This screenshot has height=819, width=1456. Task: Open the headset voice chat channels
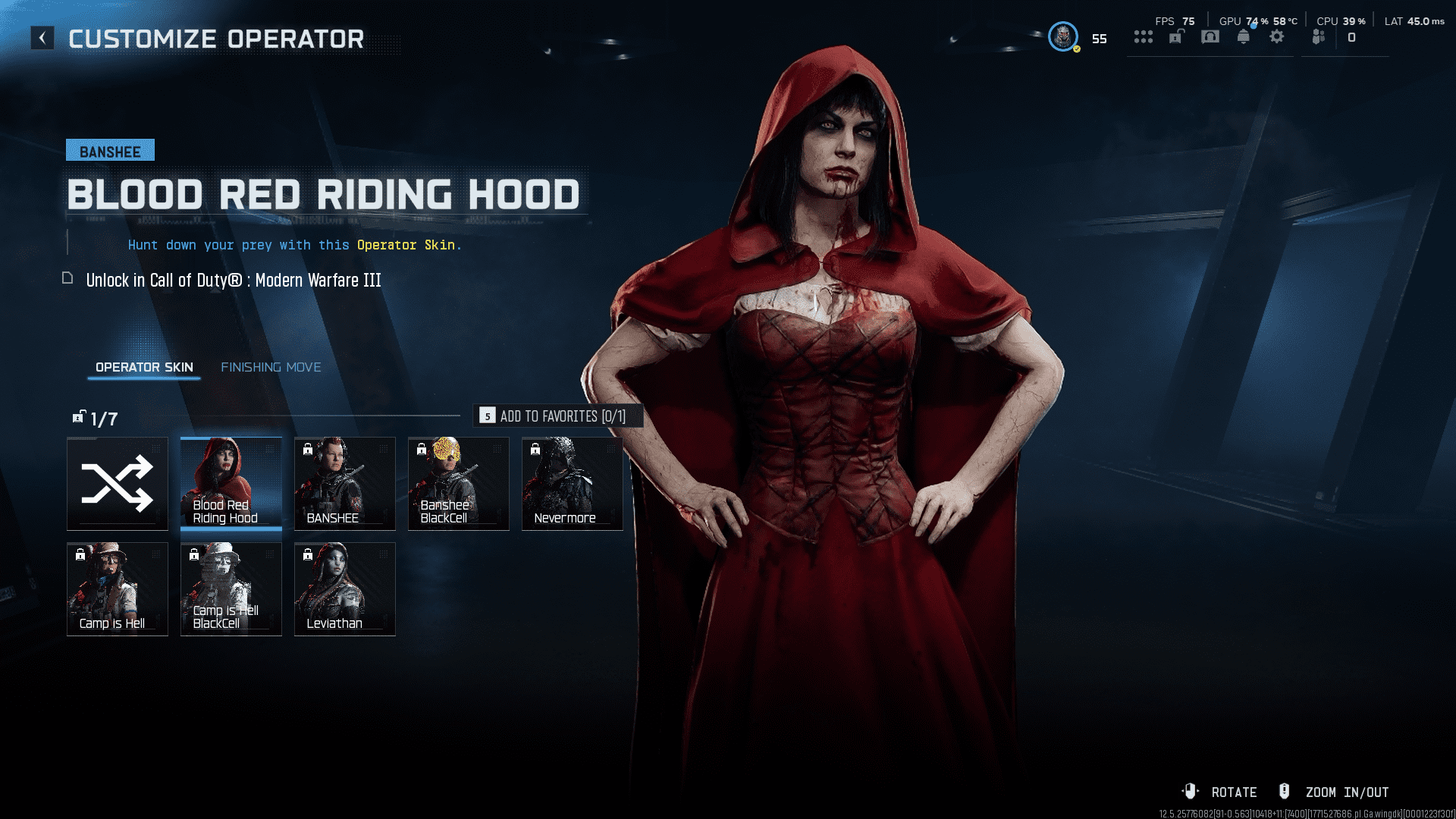(x=1210, y=37)
